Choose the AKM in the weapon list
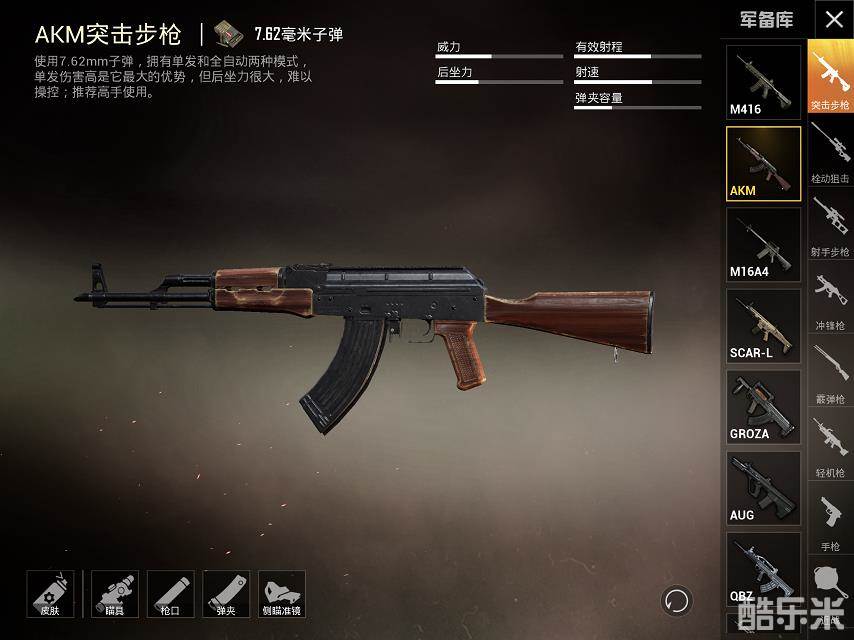 click(763, 163)
